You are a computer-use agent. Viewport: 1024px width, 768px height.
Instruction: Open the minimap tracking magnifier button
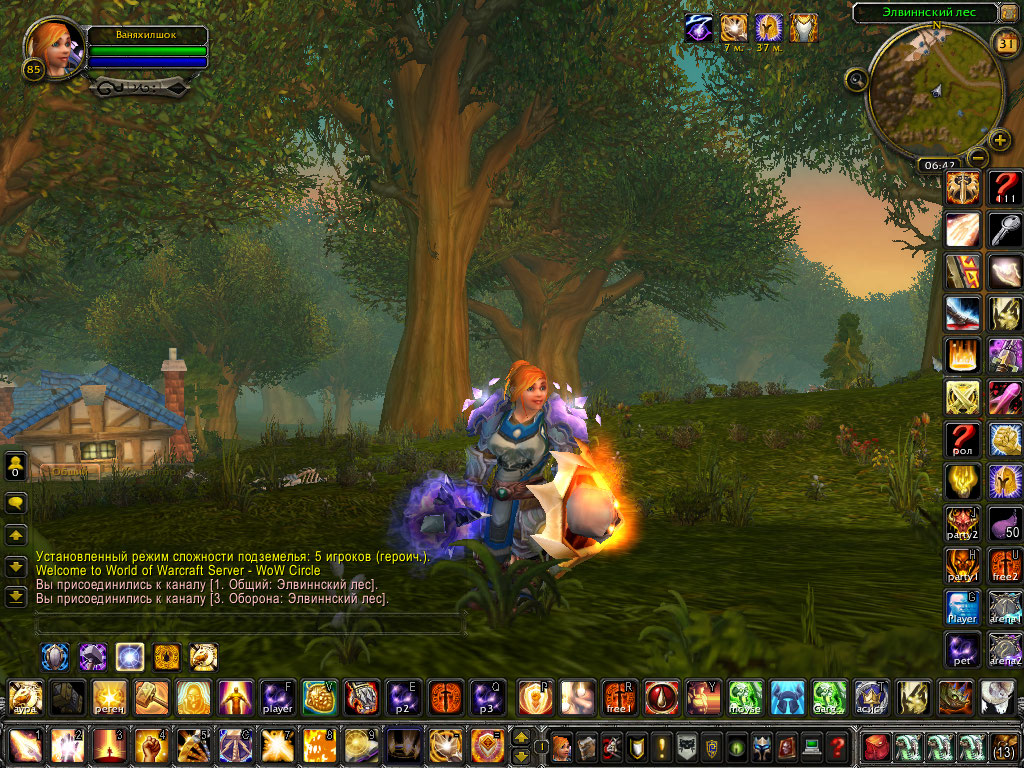(856, 79)
